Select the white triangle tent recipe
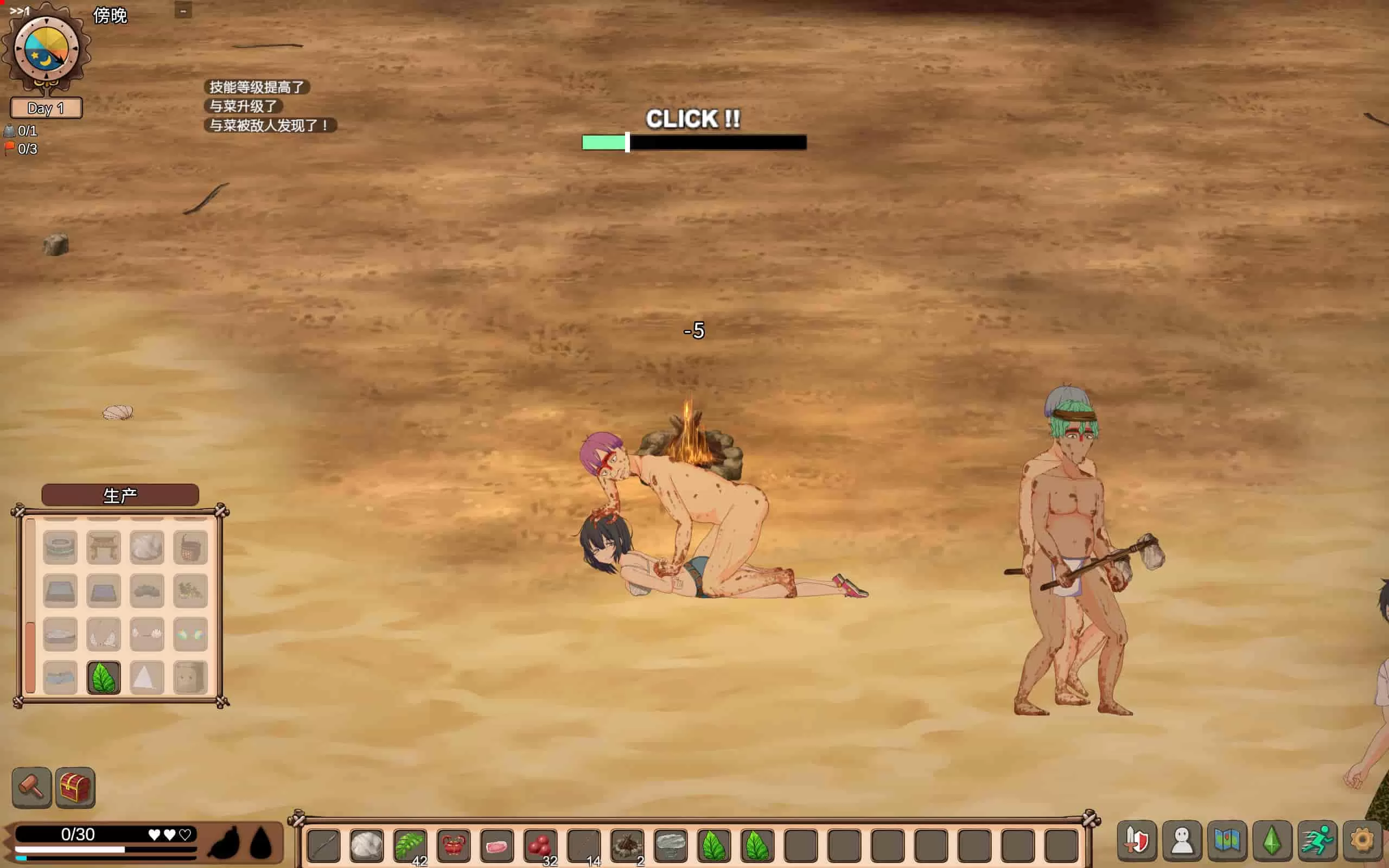 [147, 678]
